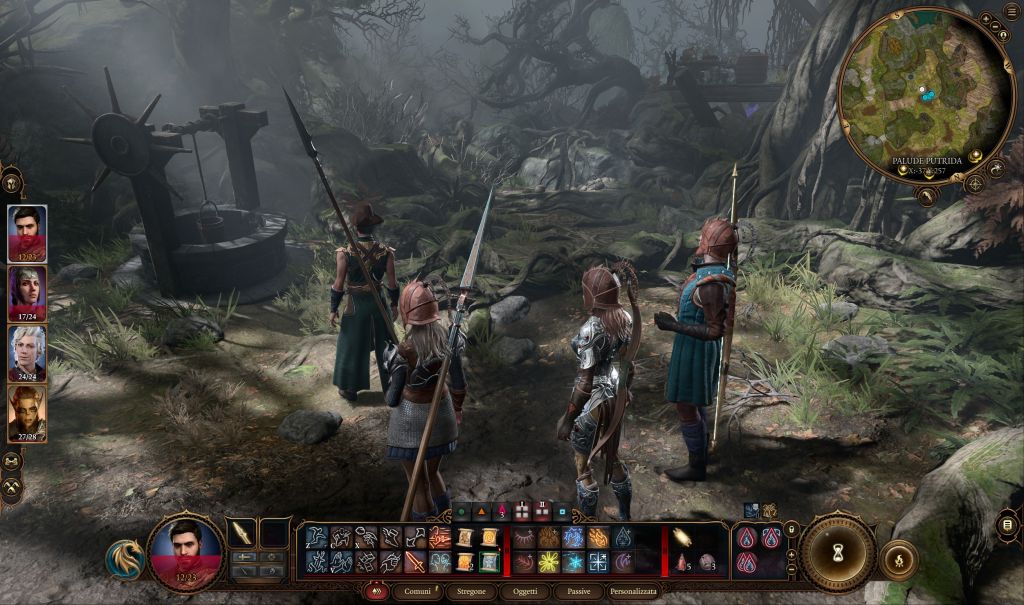1024x605 pixels.
Task: Open the Oggetti hotbar tab
Action: 526,592
